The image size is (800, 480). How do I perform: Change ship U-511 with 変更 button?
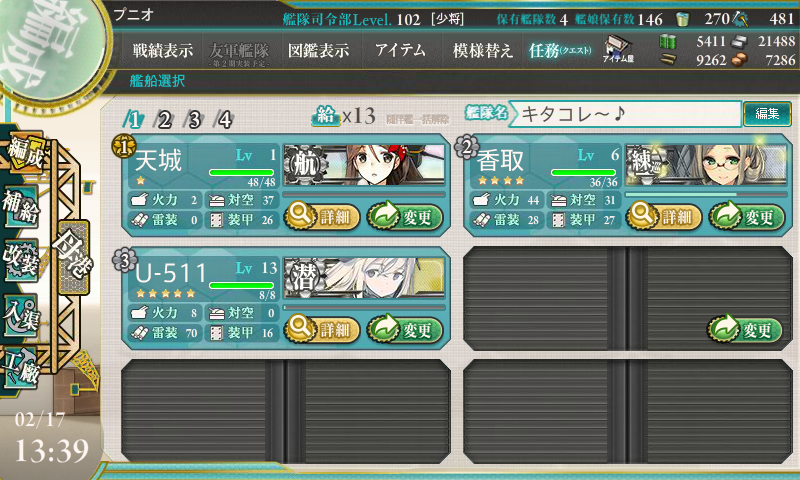click(x=404, y=329)
